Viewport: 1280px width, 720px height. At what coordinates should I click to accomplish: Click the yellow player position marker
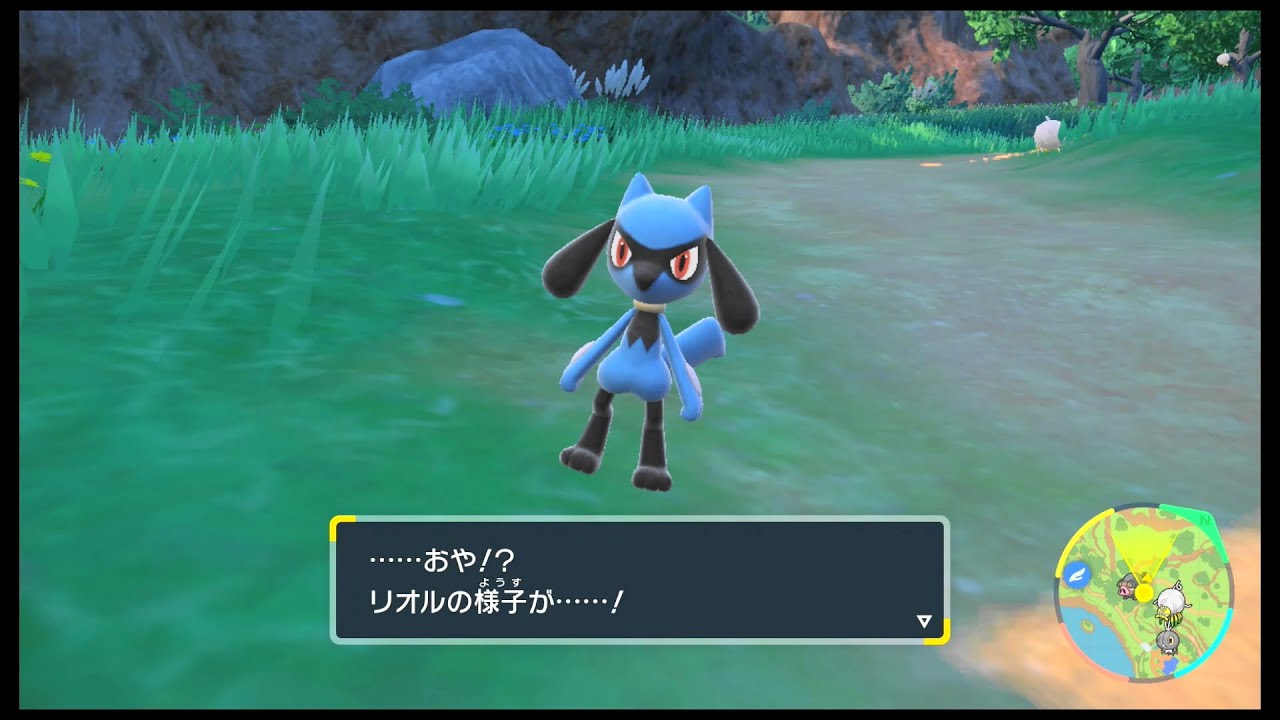[x=1143, y=593]
